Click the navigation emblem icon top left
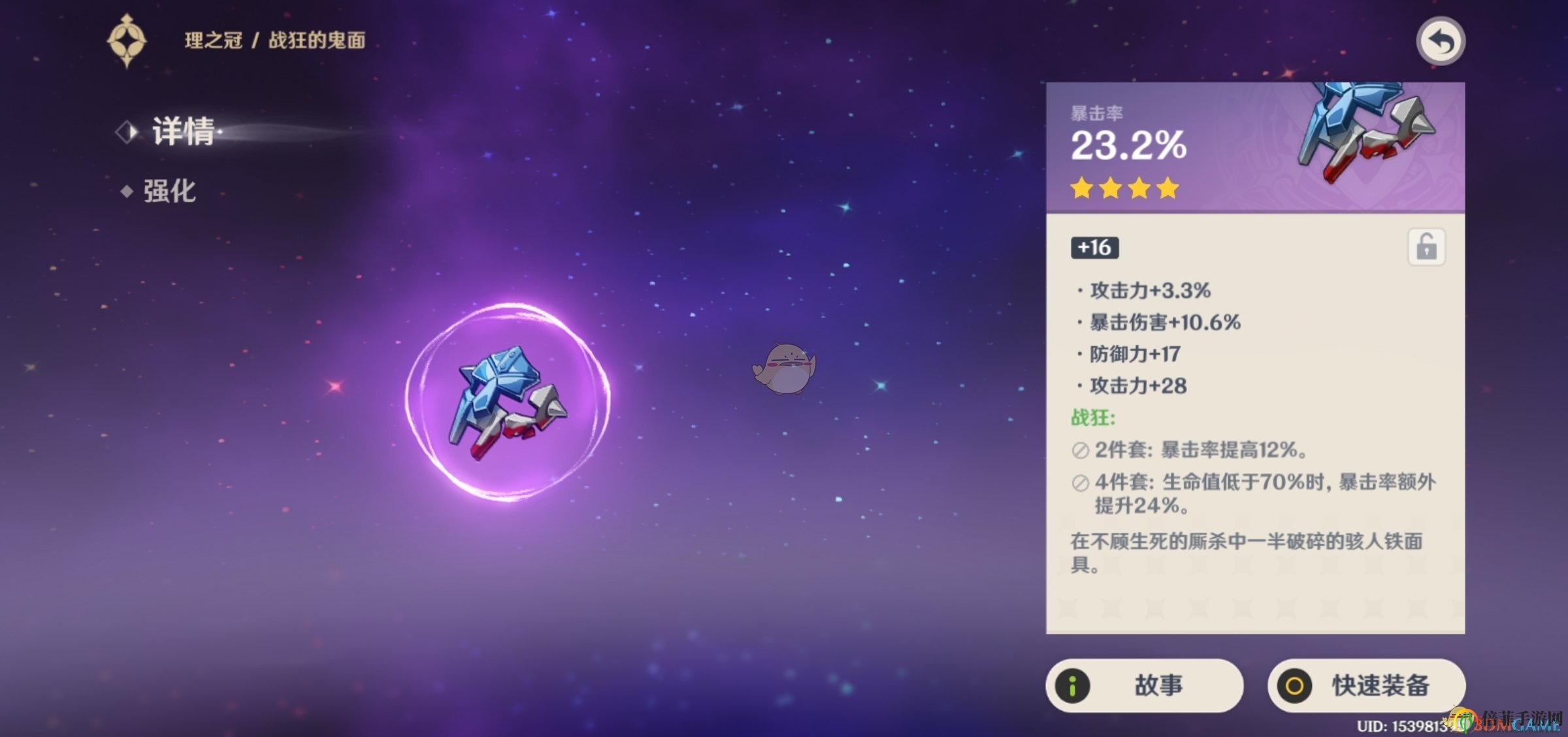Screen dimensions: 1568x737 point(126,40)
